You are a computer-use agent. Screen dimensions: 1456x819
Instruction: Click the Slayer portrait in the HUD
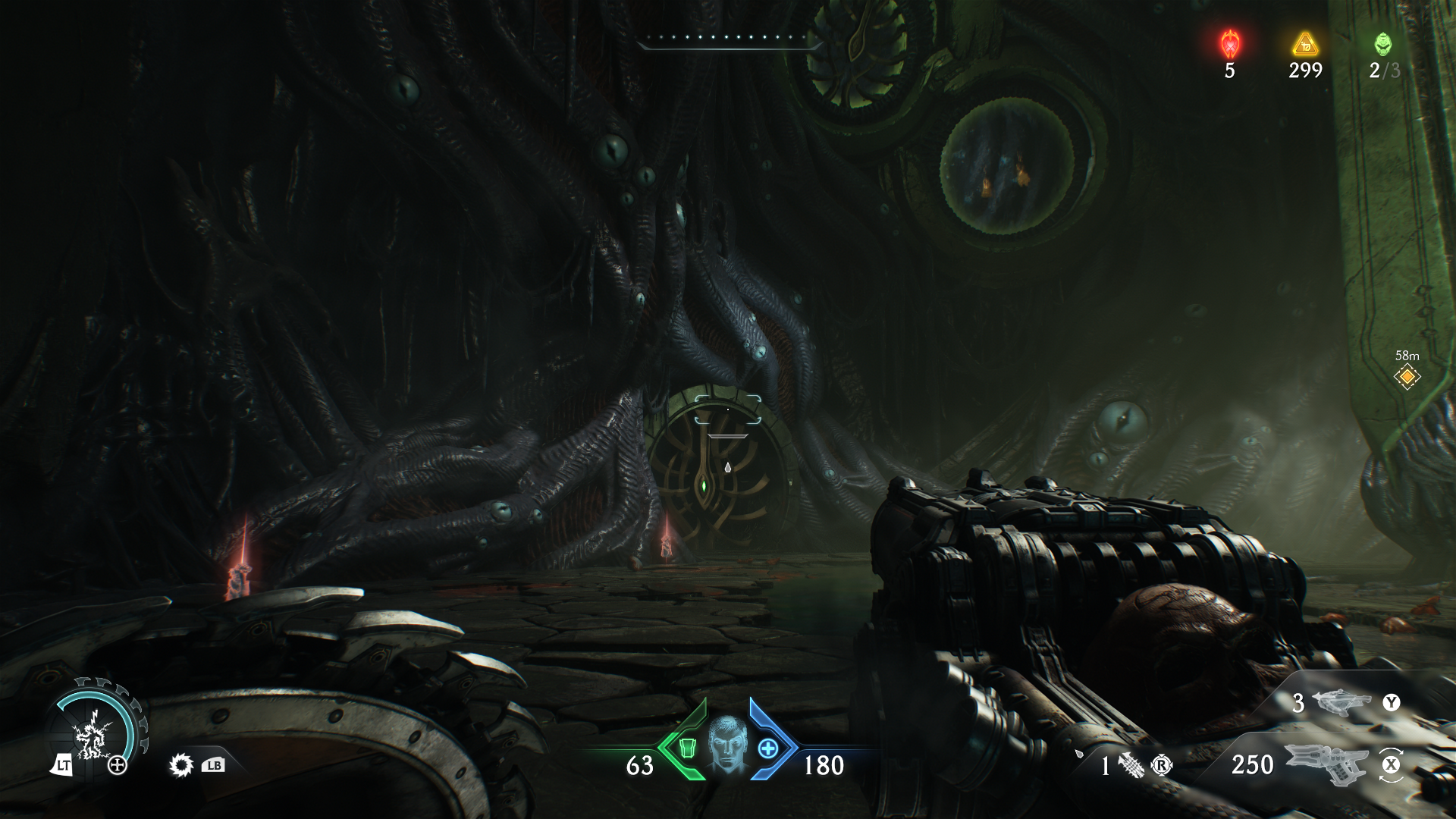pyautogui.click(x=726, y=745)
